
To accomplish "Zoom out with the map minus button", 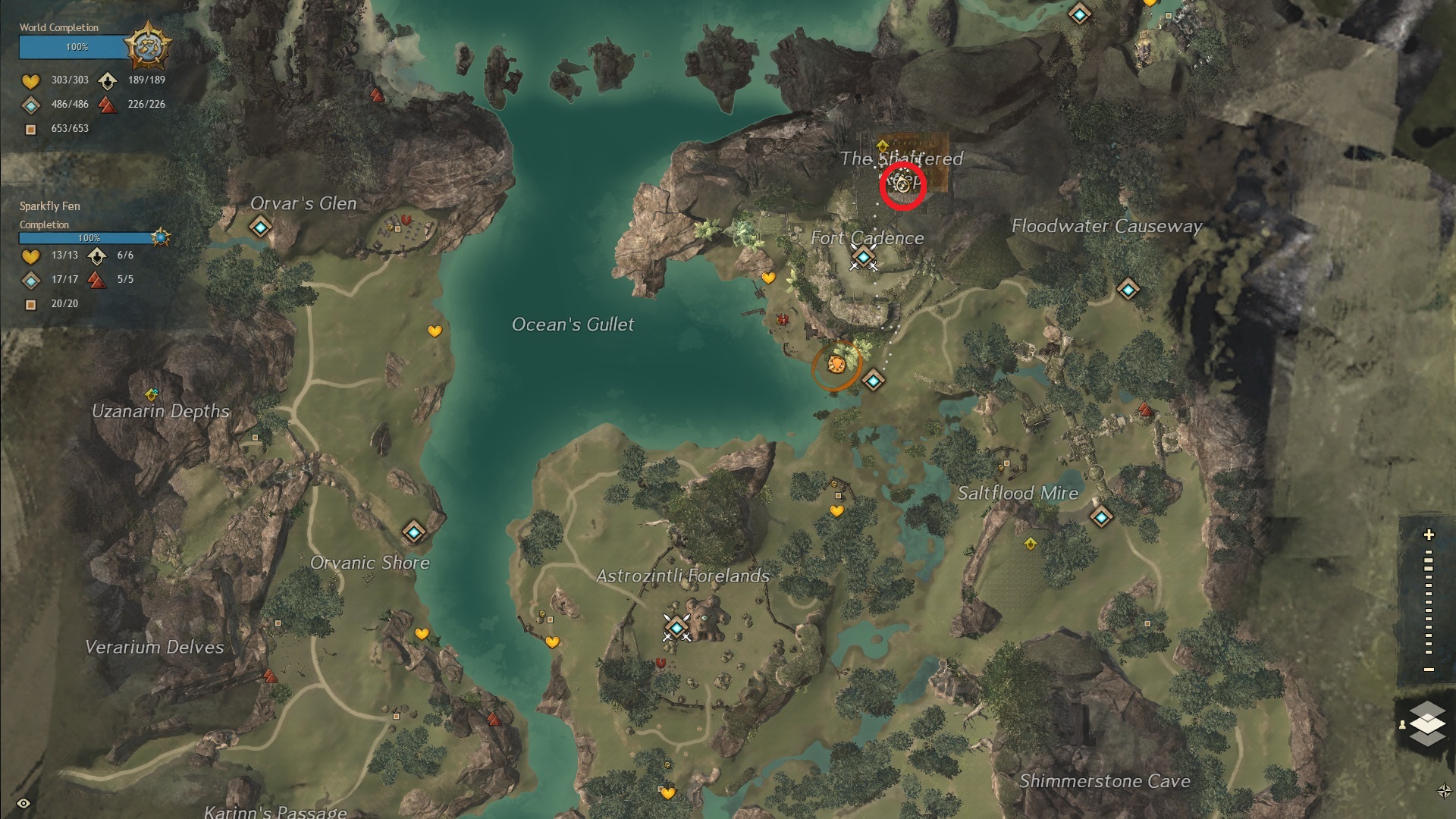I will (x=1429, y=670).
